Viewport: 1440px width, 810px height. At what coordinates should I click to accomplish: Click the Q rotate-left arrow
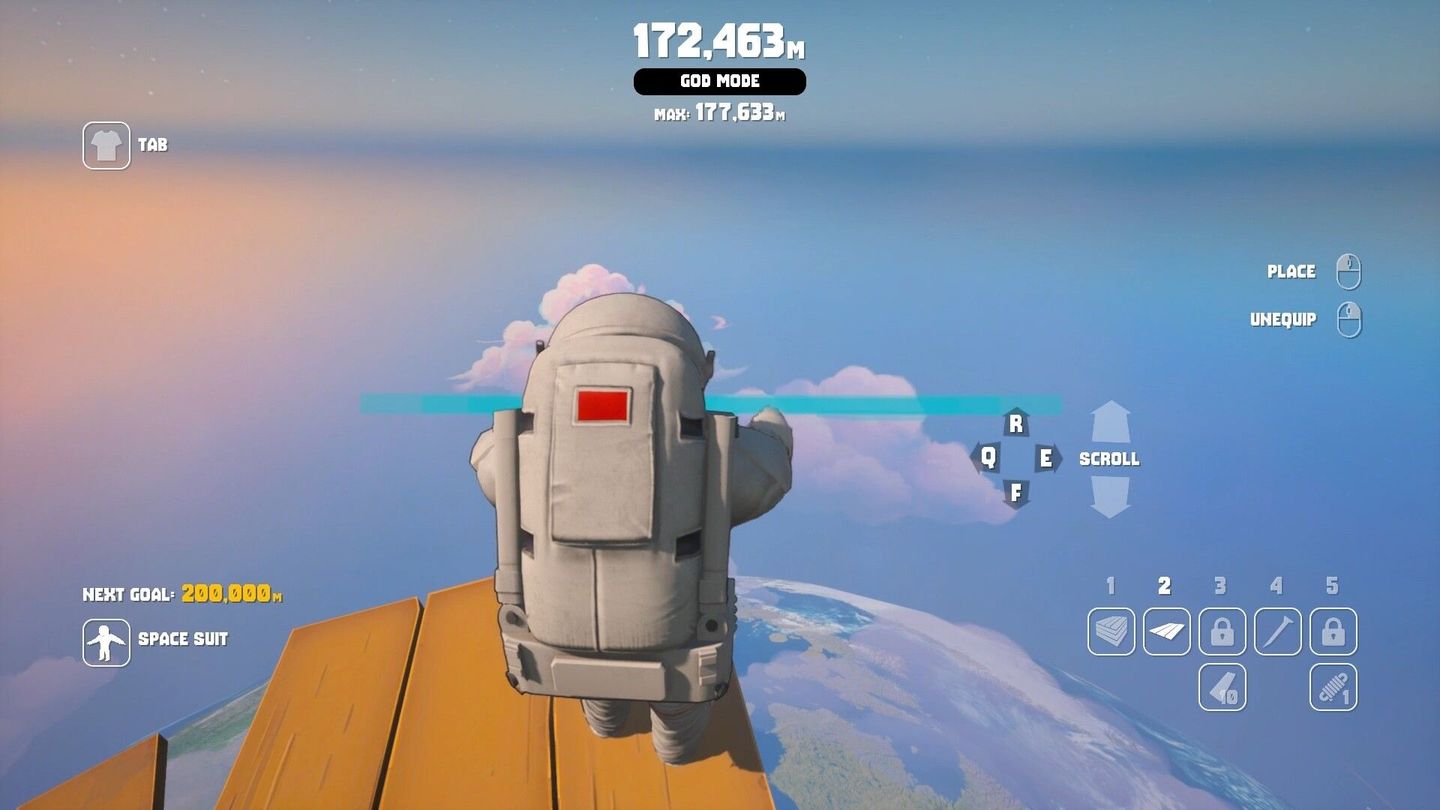[988, 458]
